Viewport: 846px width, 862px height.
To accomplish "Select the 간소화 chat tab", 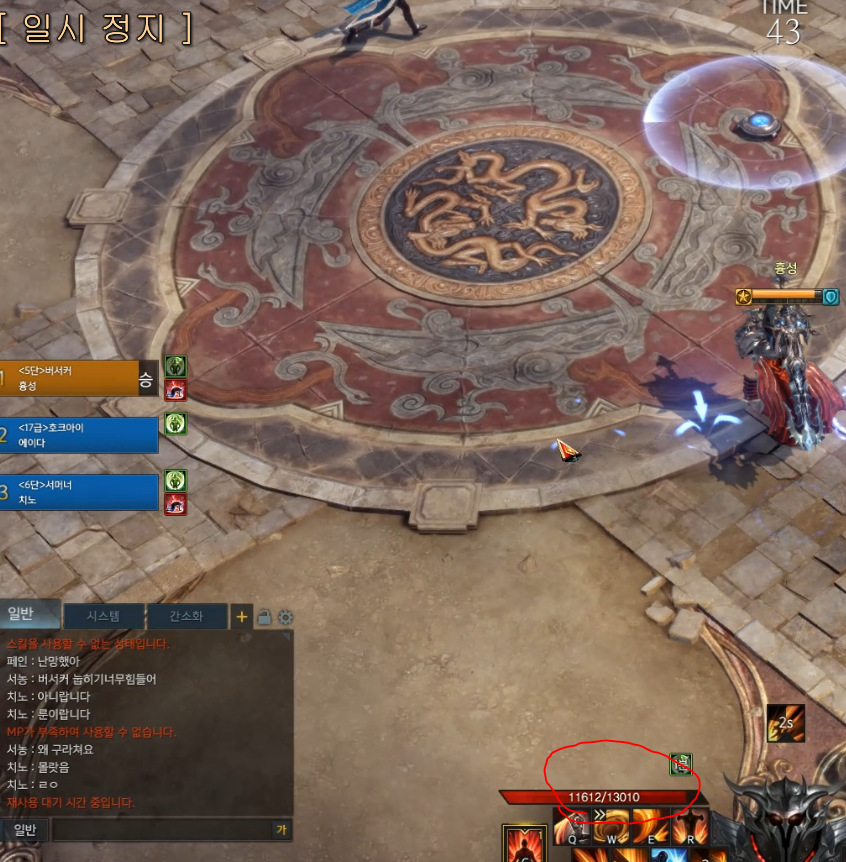I will tap(186, 616).
